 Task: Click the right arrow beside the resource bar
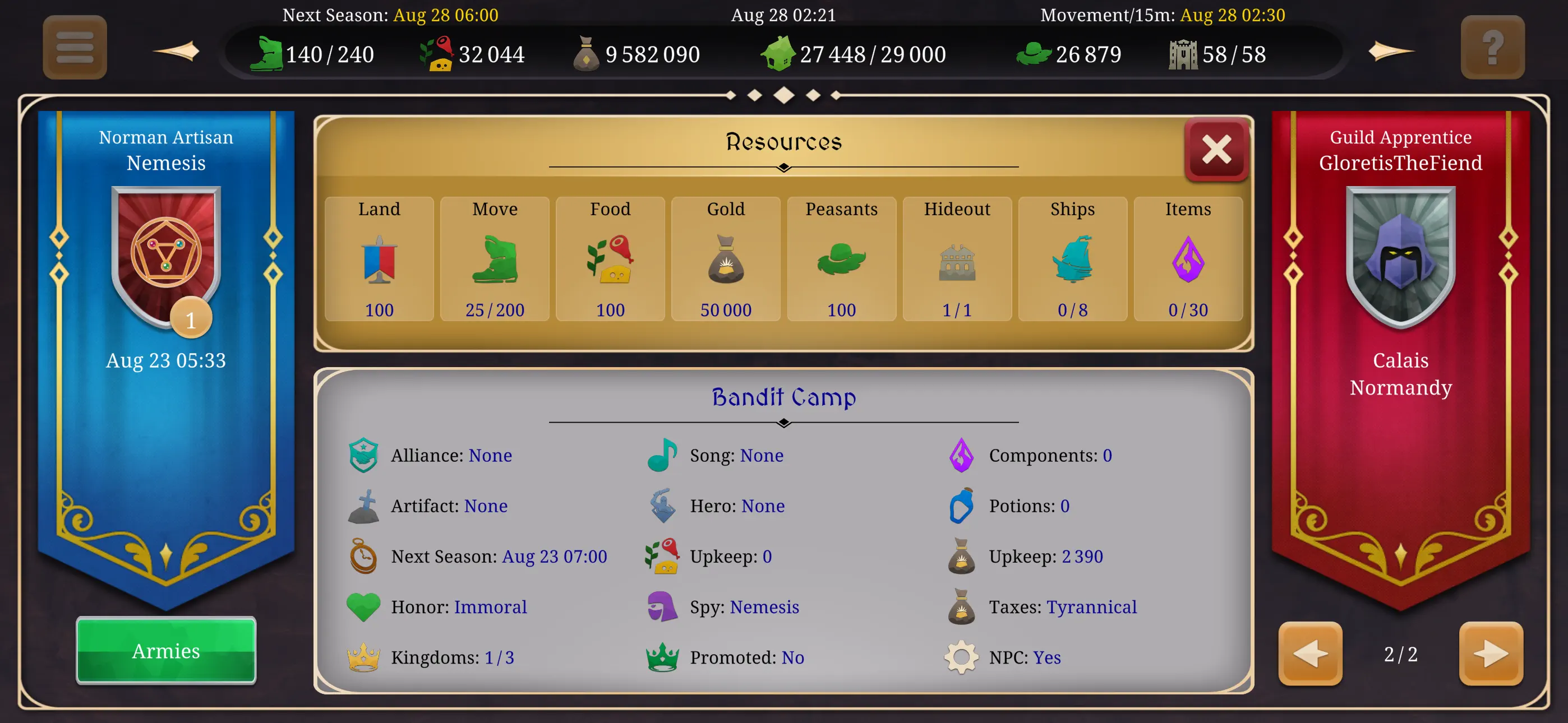coord(1390,52)
